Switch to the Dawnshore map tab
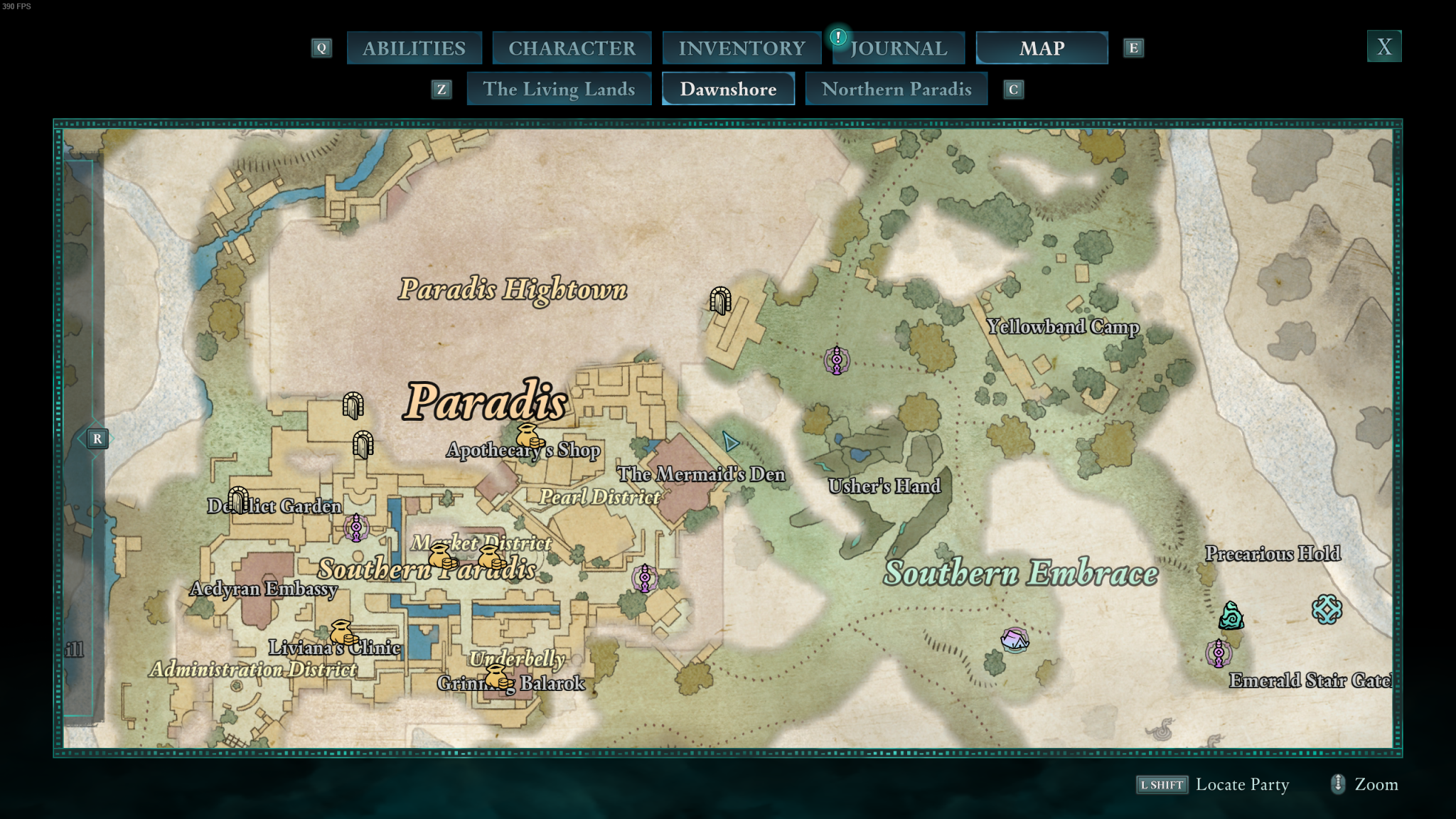1456x819 pixels. click(728, 89)
